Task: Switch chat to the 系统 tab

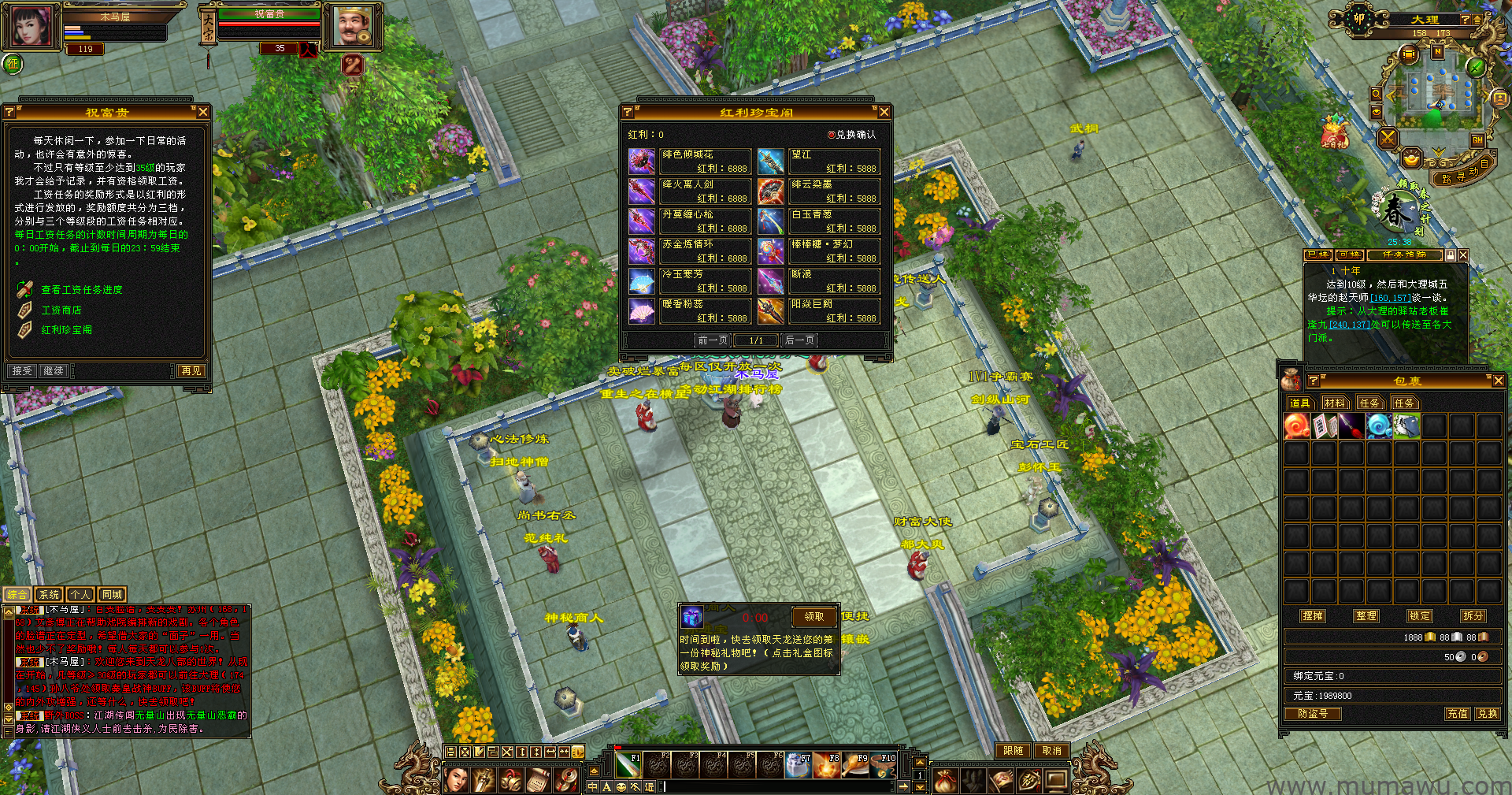Action: click(x=49, y=595)
